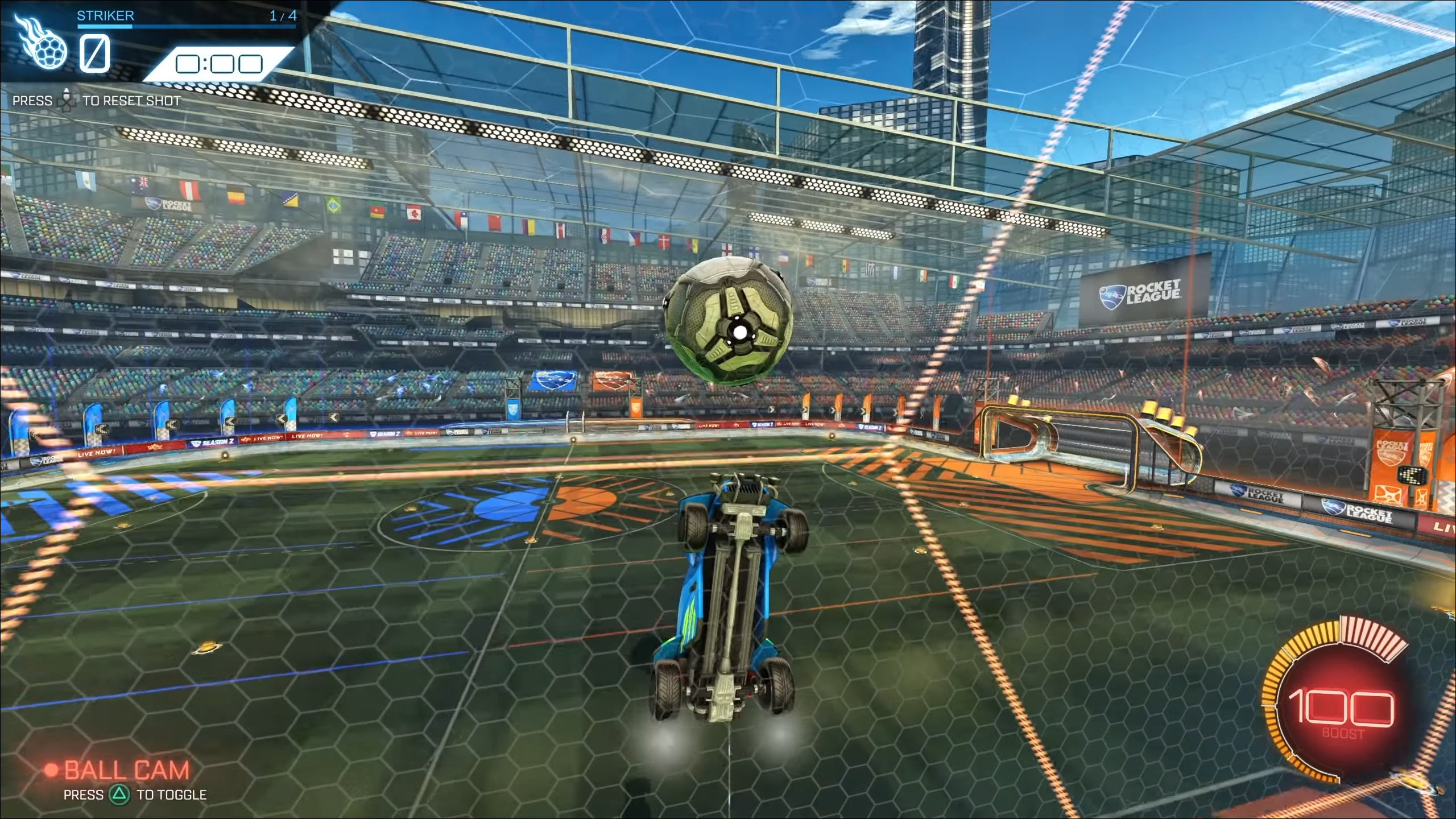Toggle the Ball Cam indicator

pyautogui.click(x=126, y=771)
